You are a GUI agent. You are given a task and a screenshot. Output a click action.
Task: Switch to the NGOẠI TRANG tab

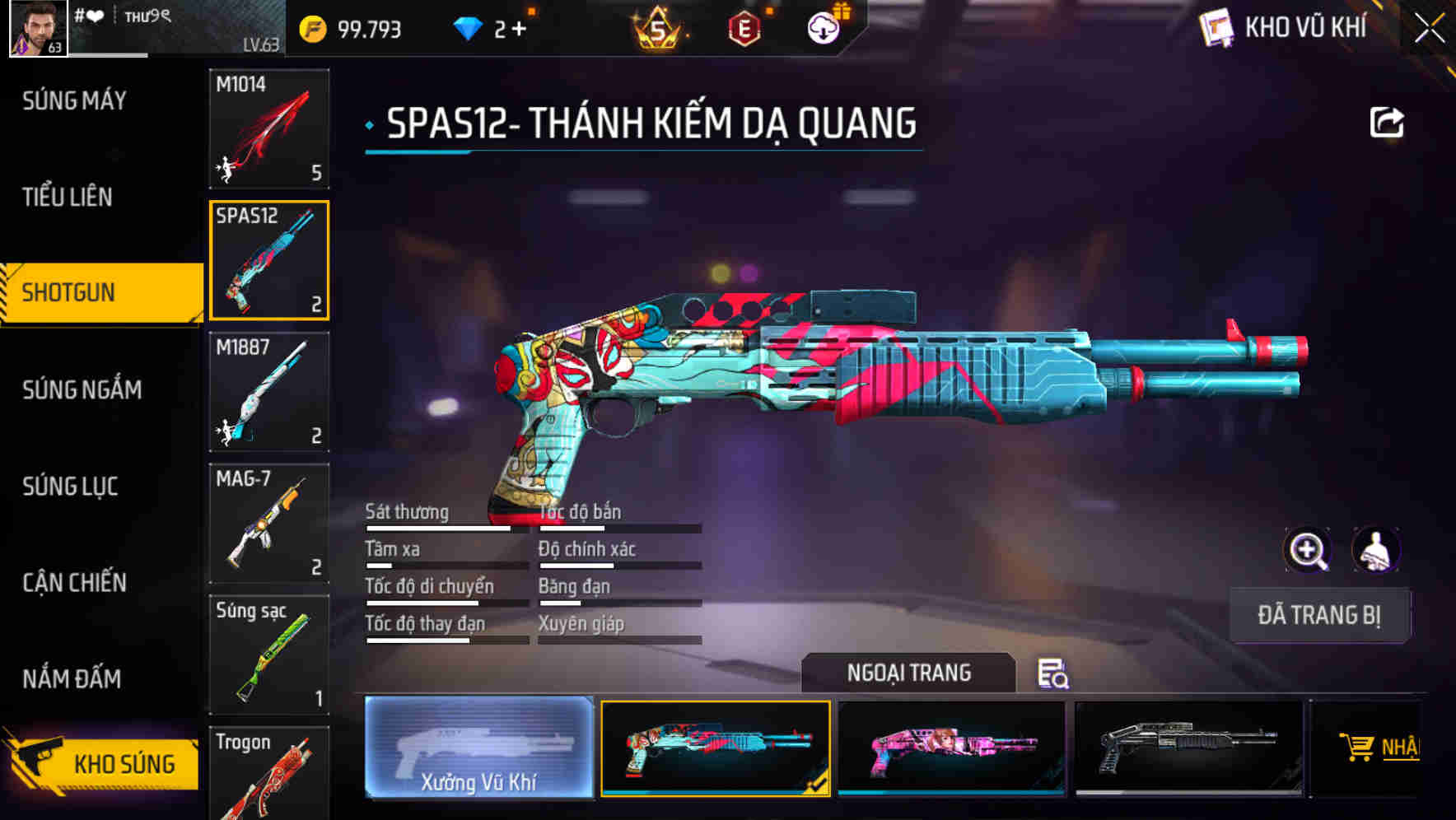coord(910,673)
